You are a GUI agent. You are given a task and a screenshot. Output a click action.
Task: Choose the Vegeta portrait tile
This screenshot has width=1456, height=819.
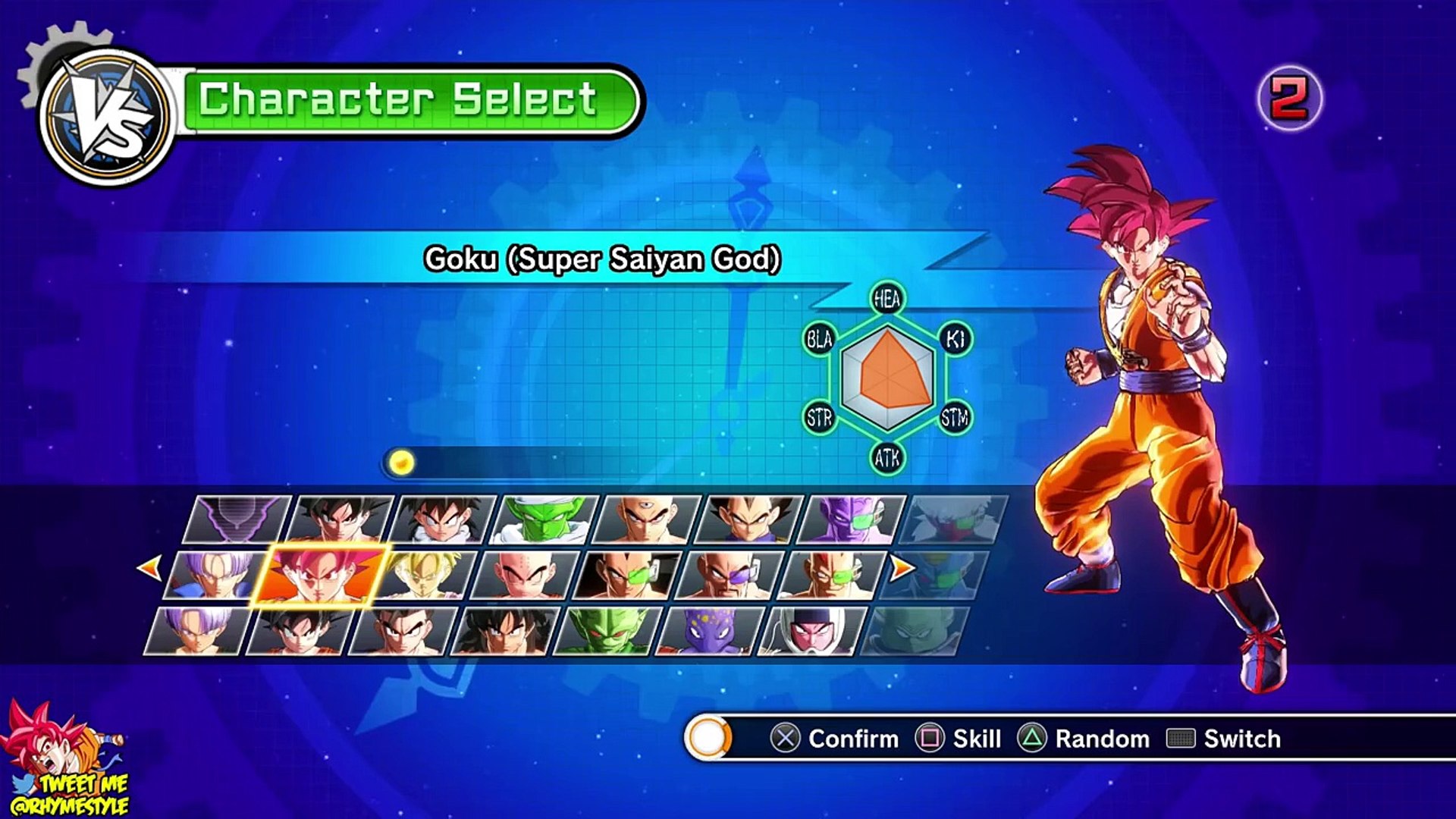749,520
